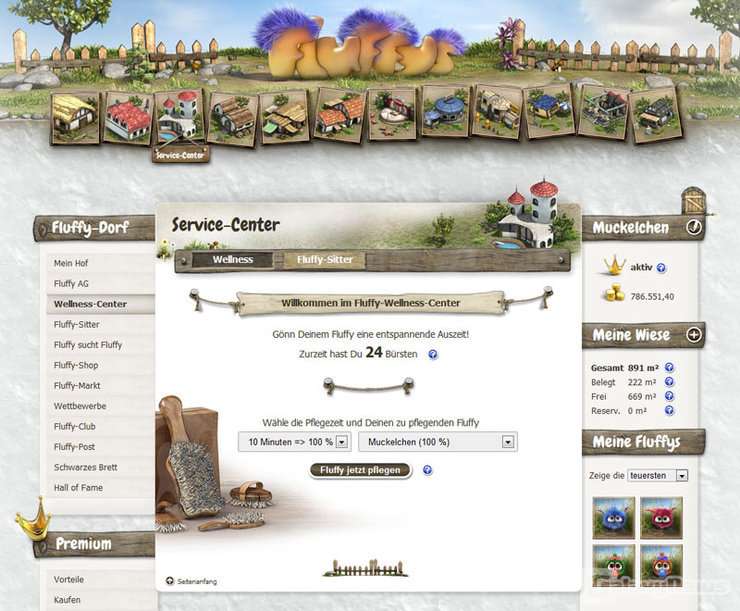Open Fluffy-Post messages

(x=75, y=447)
